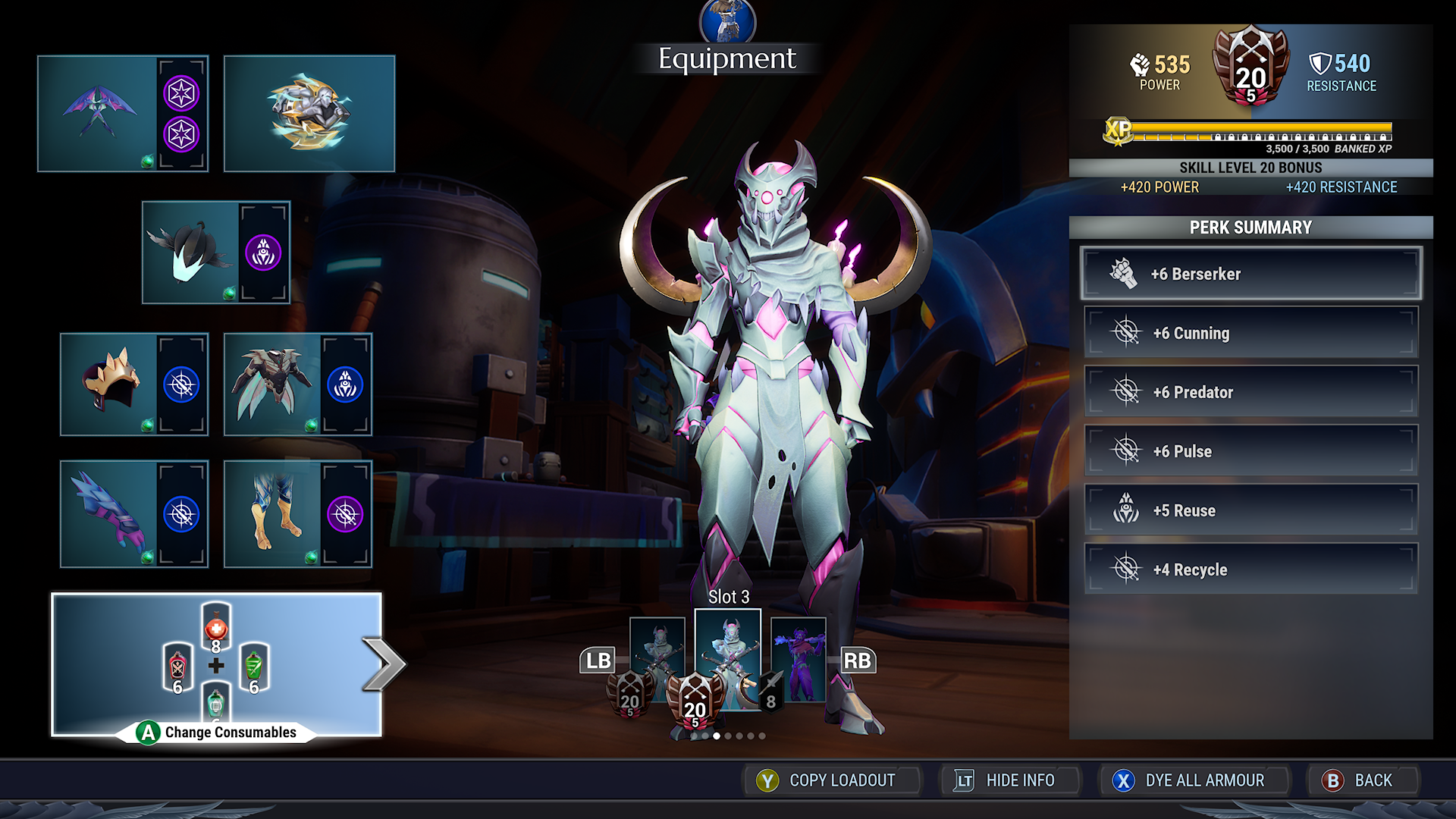Hide Info panel
This screenshot has height=819, width=1456.
point(1009,780)
